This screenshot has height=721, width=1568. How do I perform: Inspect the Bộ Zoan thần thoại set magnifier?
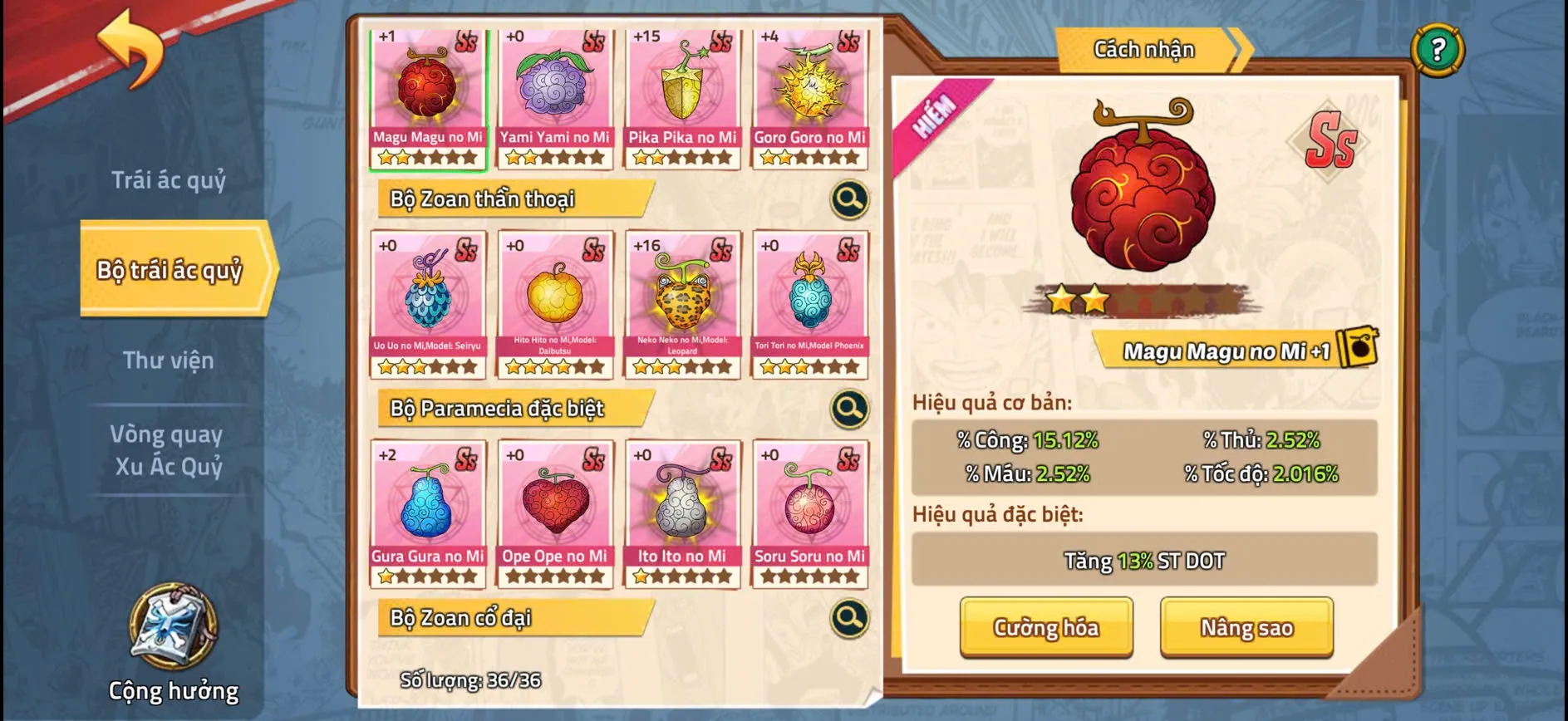[849, 199]
